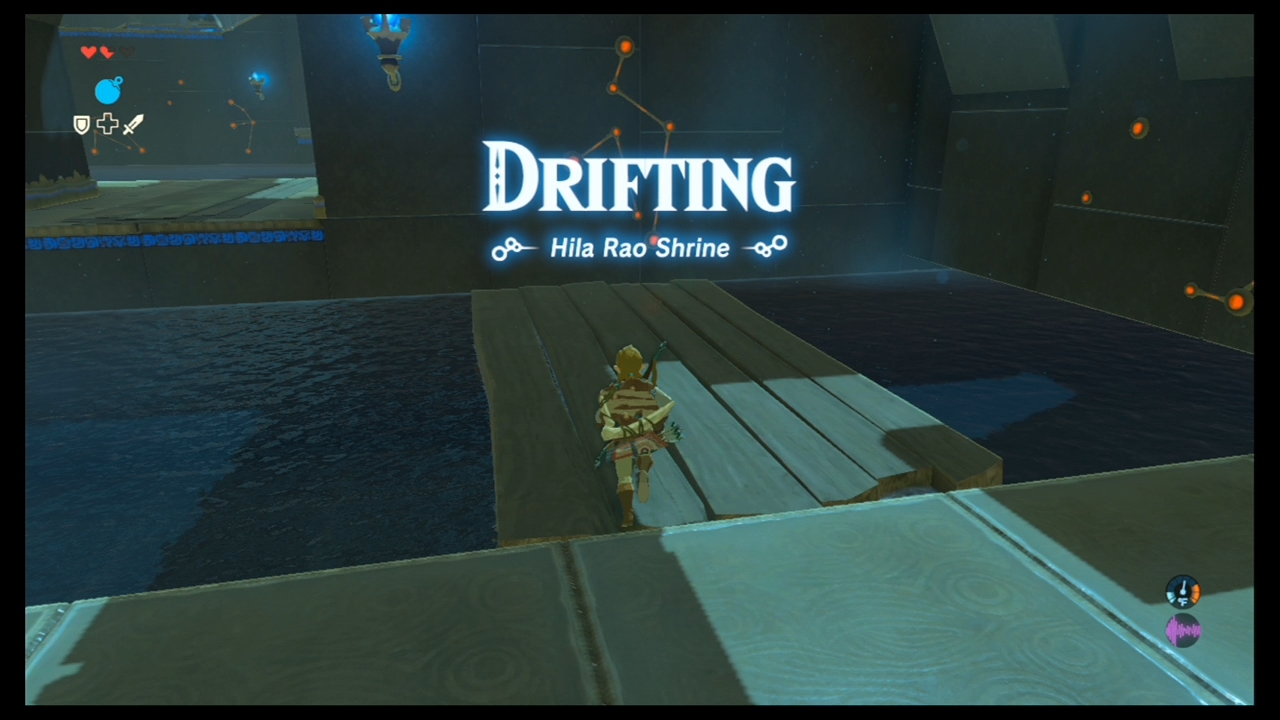Click the purple noise meter icon

pos(1184,629)
